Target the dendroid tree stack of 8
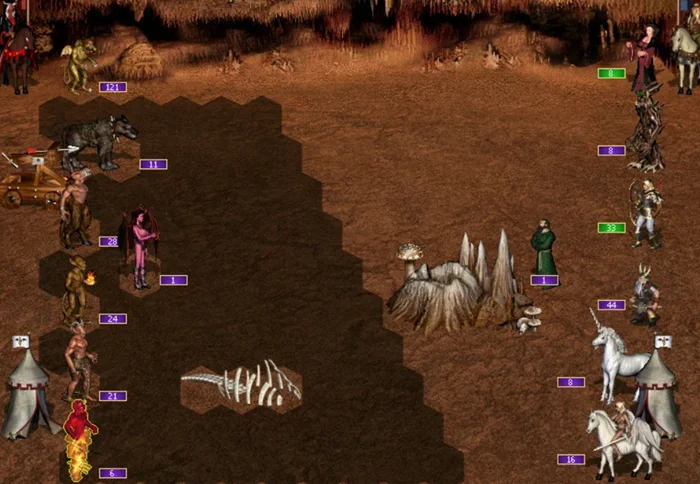700x484 pixels. point(645,130)
